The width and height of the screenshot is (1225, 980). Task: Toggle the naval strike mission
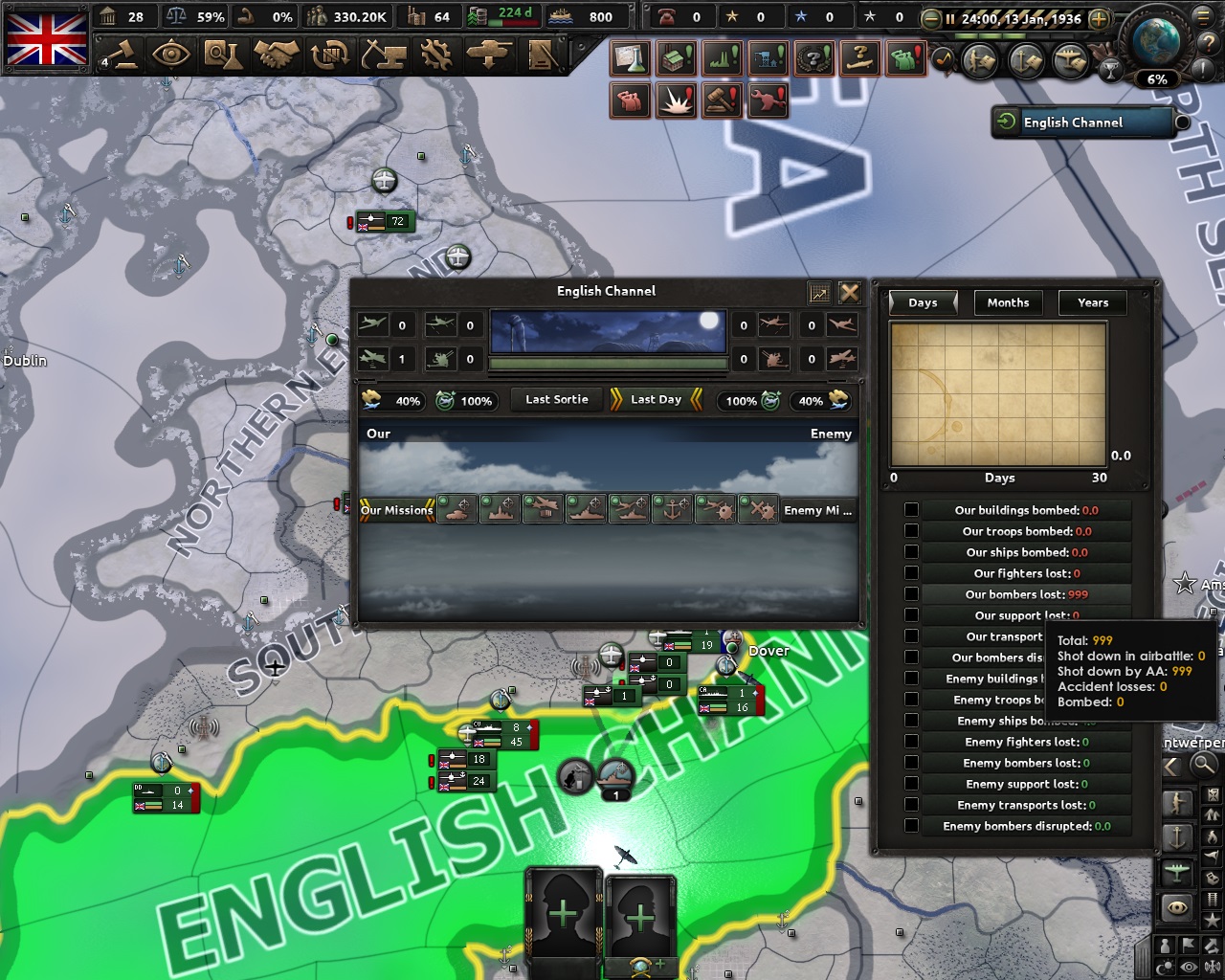[x=585, y=510]
